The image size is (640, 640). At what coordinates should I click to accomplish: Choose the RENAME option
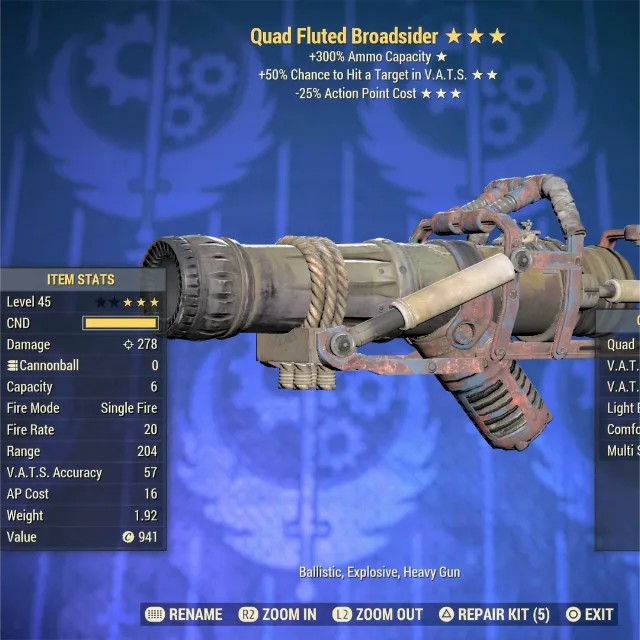183,614
